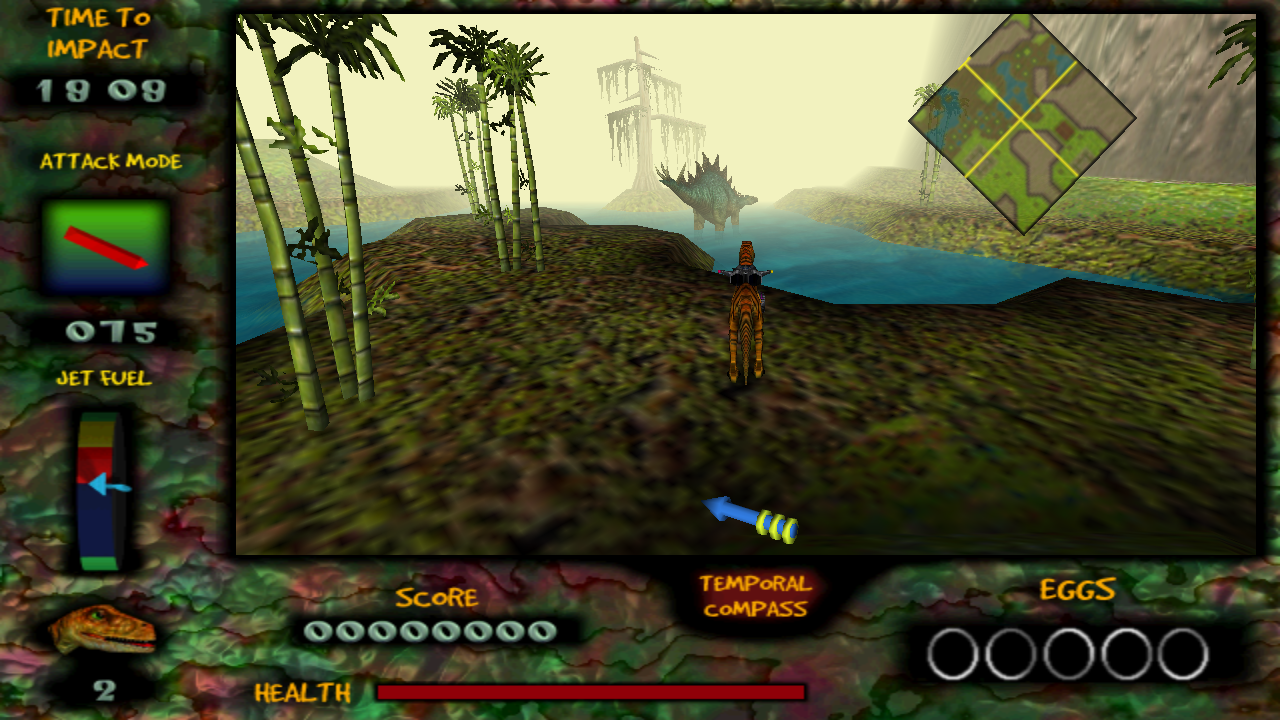Screen dimensions: 1280x720
Task: Click the diamond-shaped minimap
Action: 1021,121
